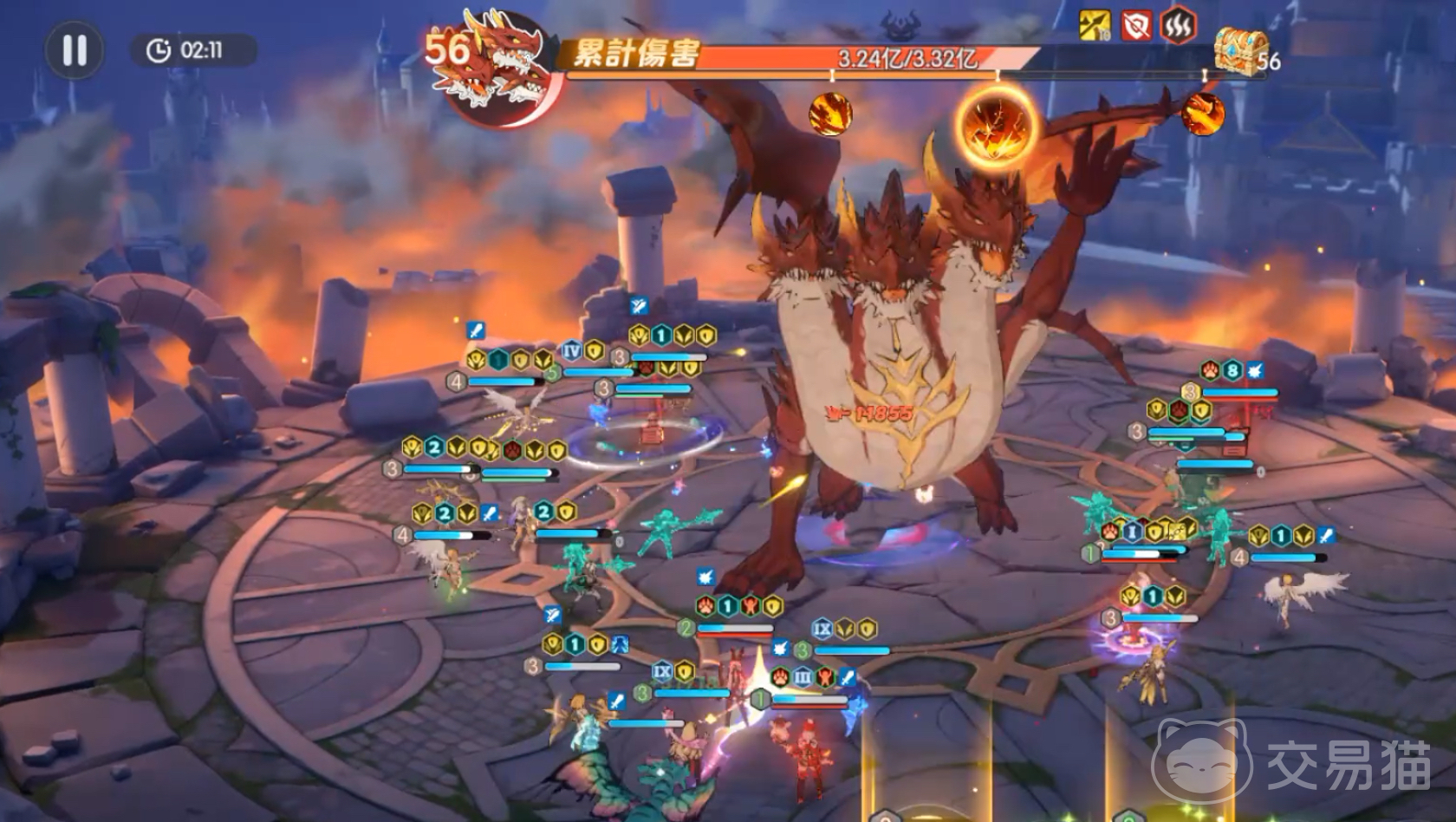Tap the three-headed dragon boss portrait
Viewport: 1456px width, 822px height.
tap(496, 71)
